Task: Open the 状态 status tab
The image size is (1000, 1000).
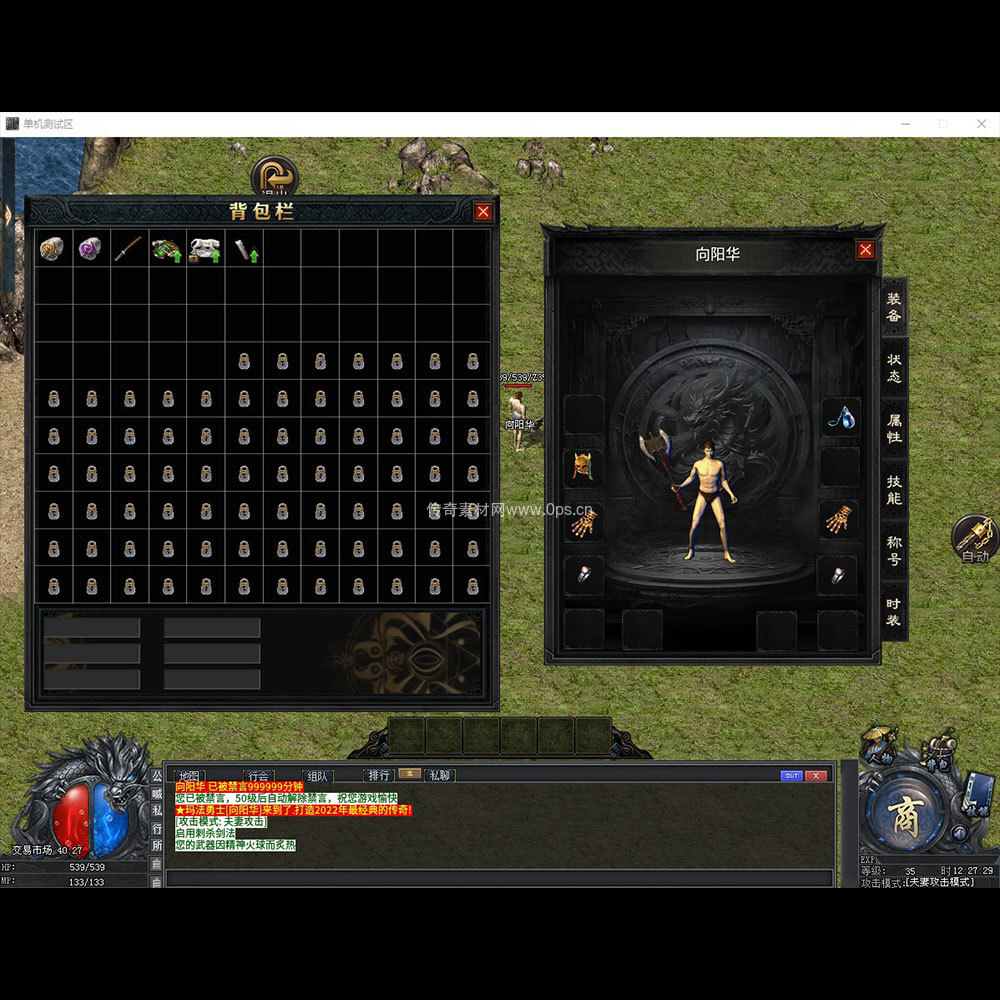Action: click(x=894, y=366)
